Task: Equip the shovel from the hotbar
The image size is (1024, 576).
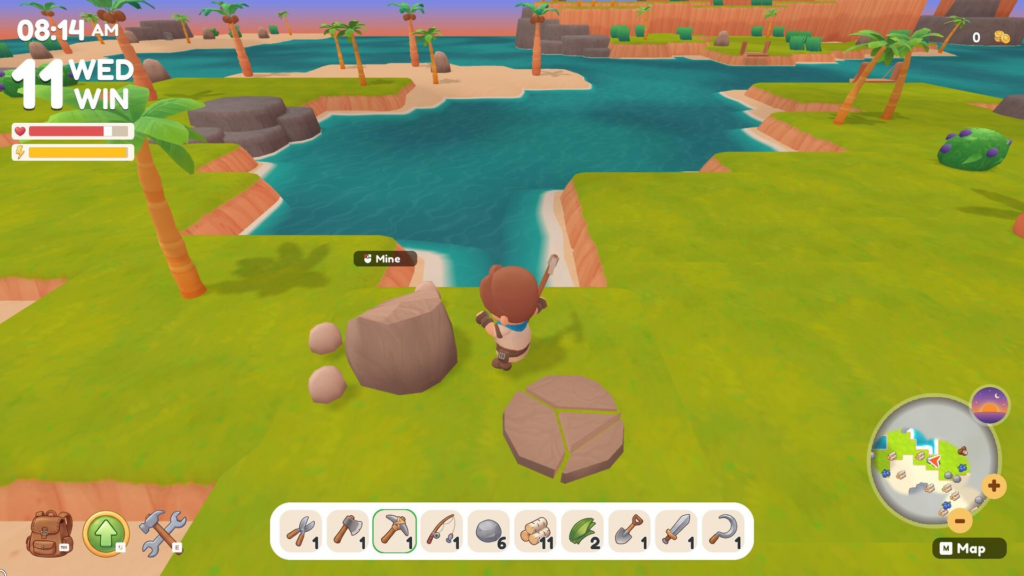Action: (629, 530)
